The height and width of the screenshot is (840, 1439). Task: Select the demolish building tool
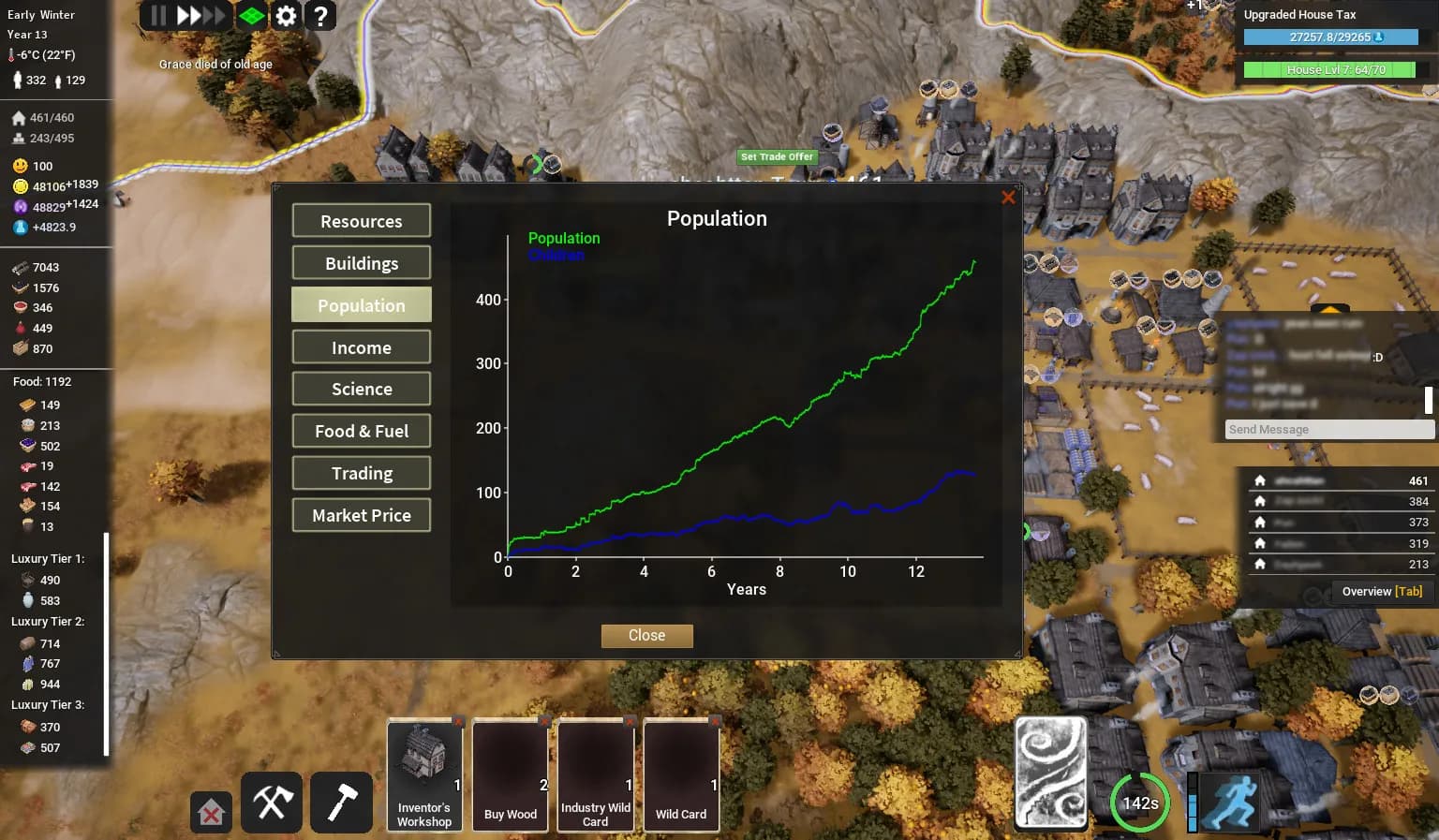[211, 813]
